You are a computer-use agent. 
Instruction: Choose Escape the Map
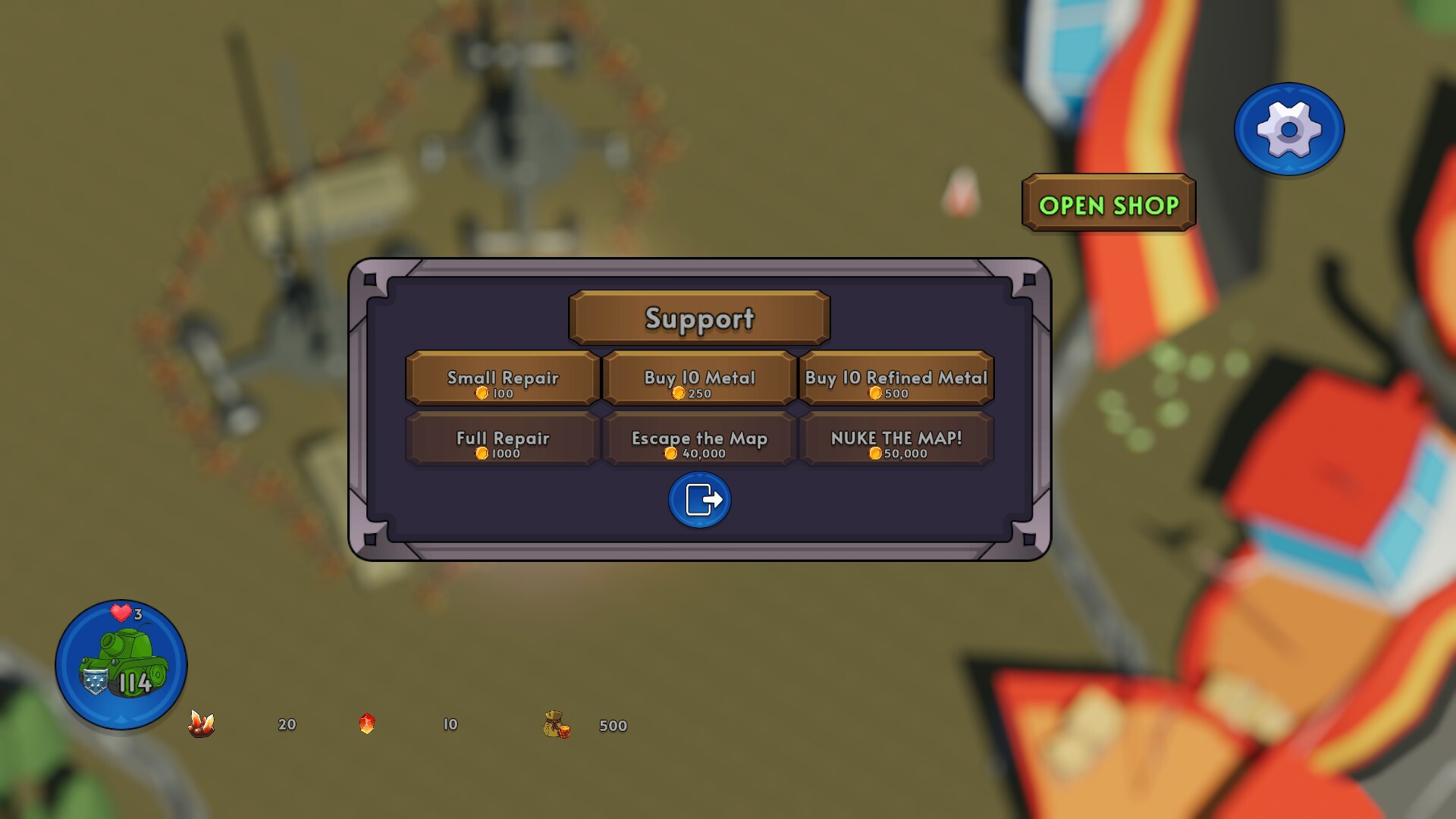click(x=698, y=440)
